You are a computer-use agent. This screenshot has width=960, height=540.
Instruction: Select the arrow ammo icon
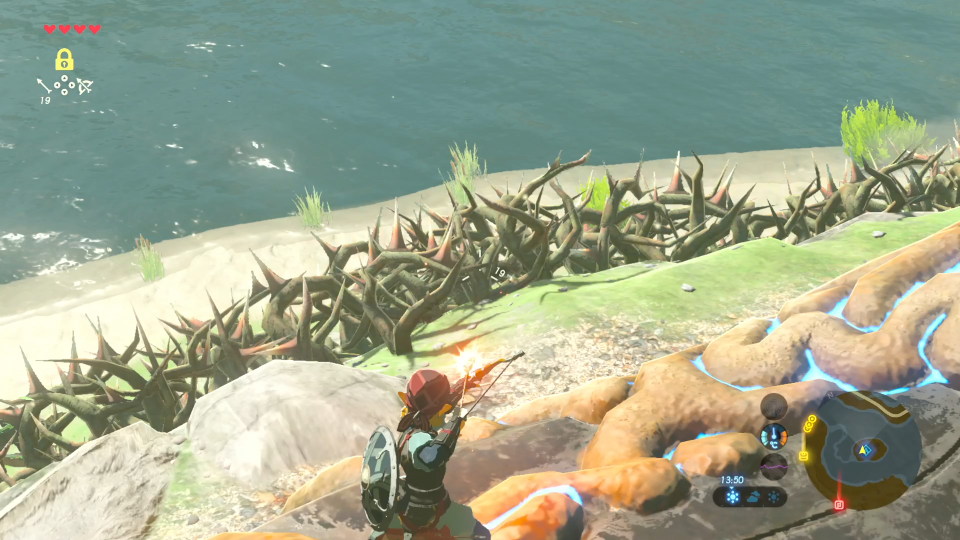pyautogui.click(x=44, y=85)
